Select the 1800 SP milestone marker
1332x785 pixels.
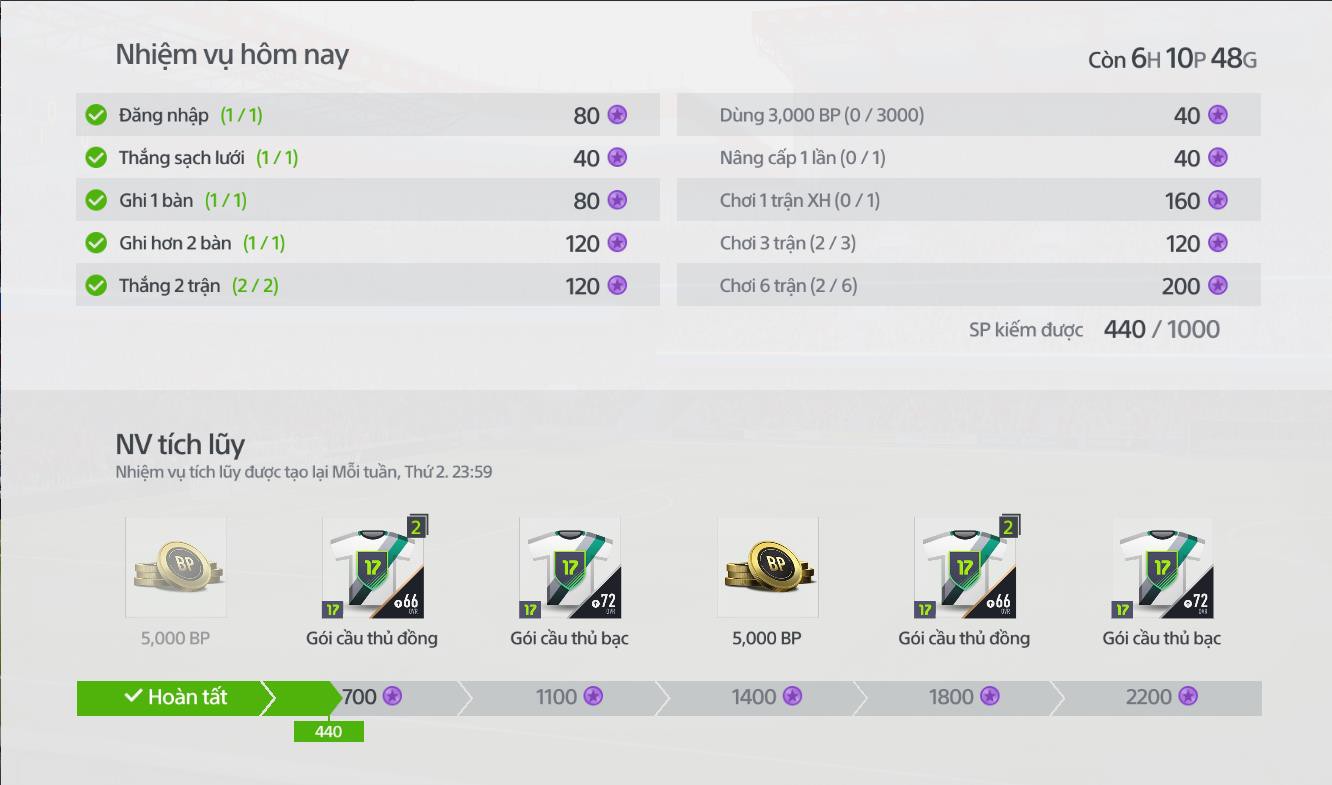pyautogui.click(x=963, y=697)
